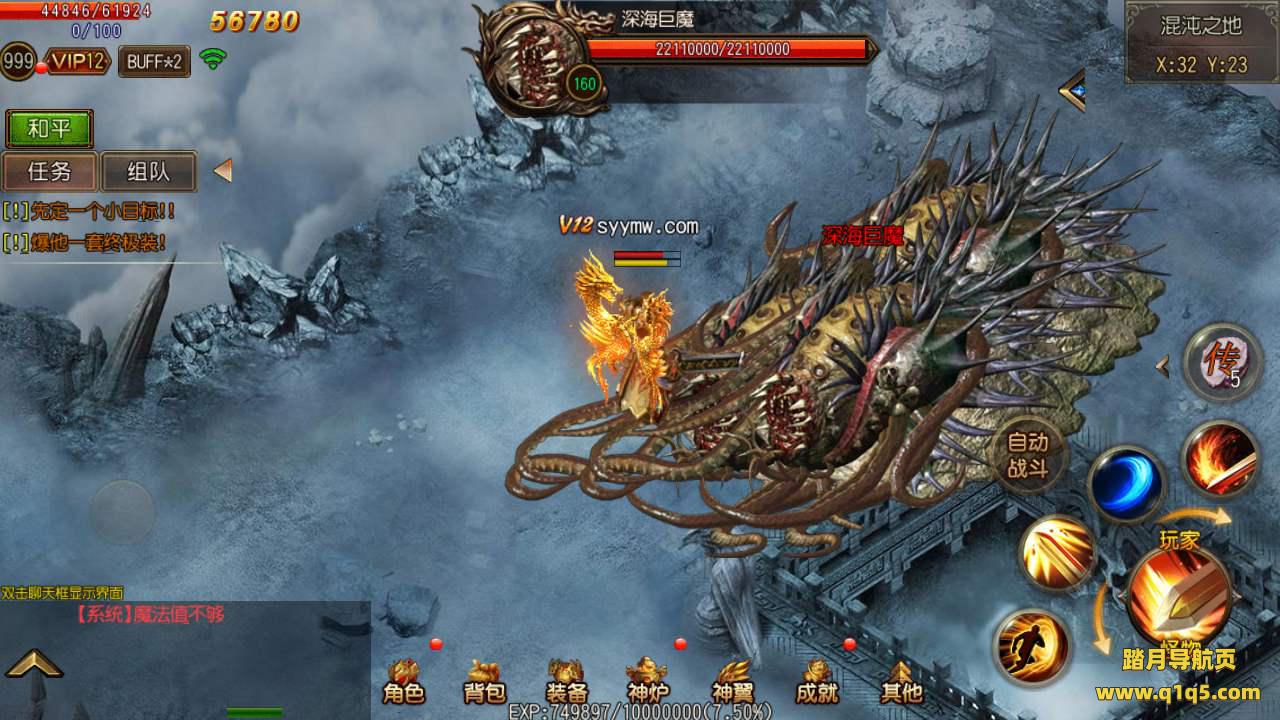Open the VIP12 privileges badge
This screenshot has width=1280, height=720.
[78, 61]
